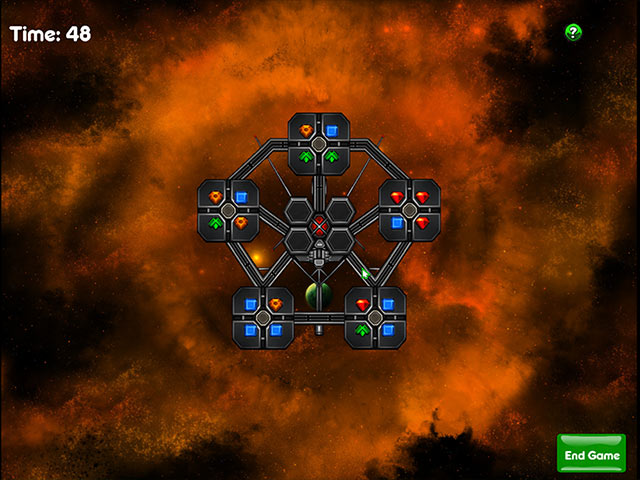End the current game
Screen dimensions: 640x480
pyautogui.click(x=591, y=454)
